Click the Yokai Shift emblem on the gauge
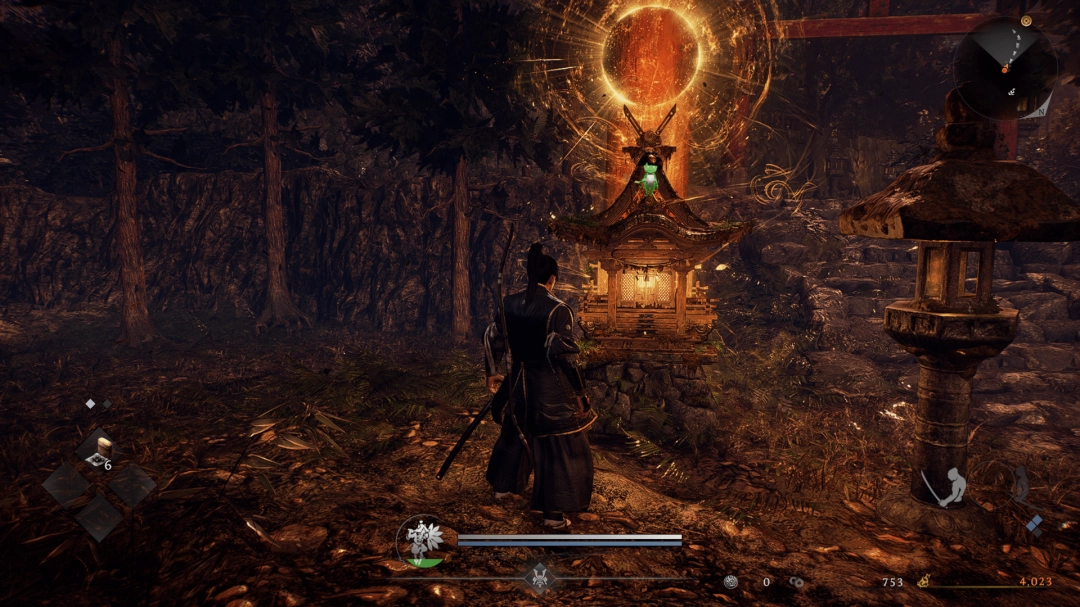The width and height of the screenshot is (1080, 607). [539, 577]
